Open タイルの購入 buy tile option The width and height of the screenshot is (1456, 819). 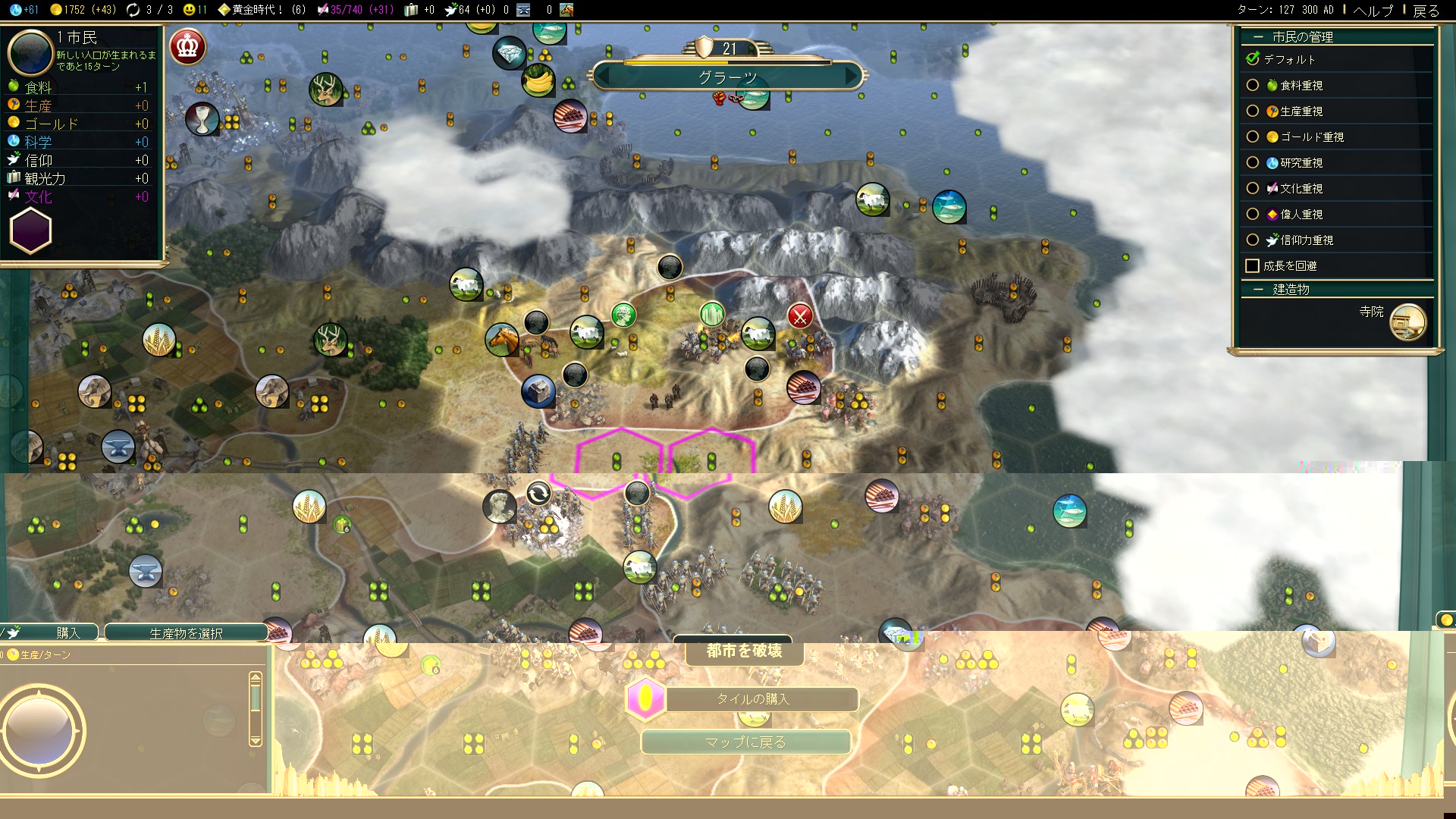(753, 699)
